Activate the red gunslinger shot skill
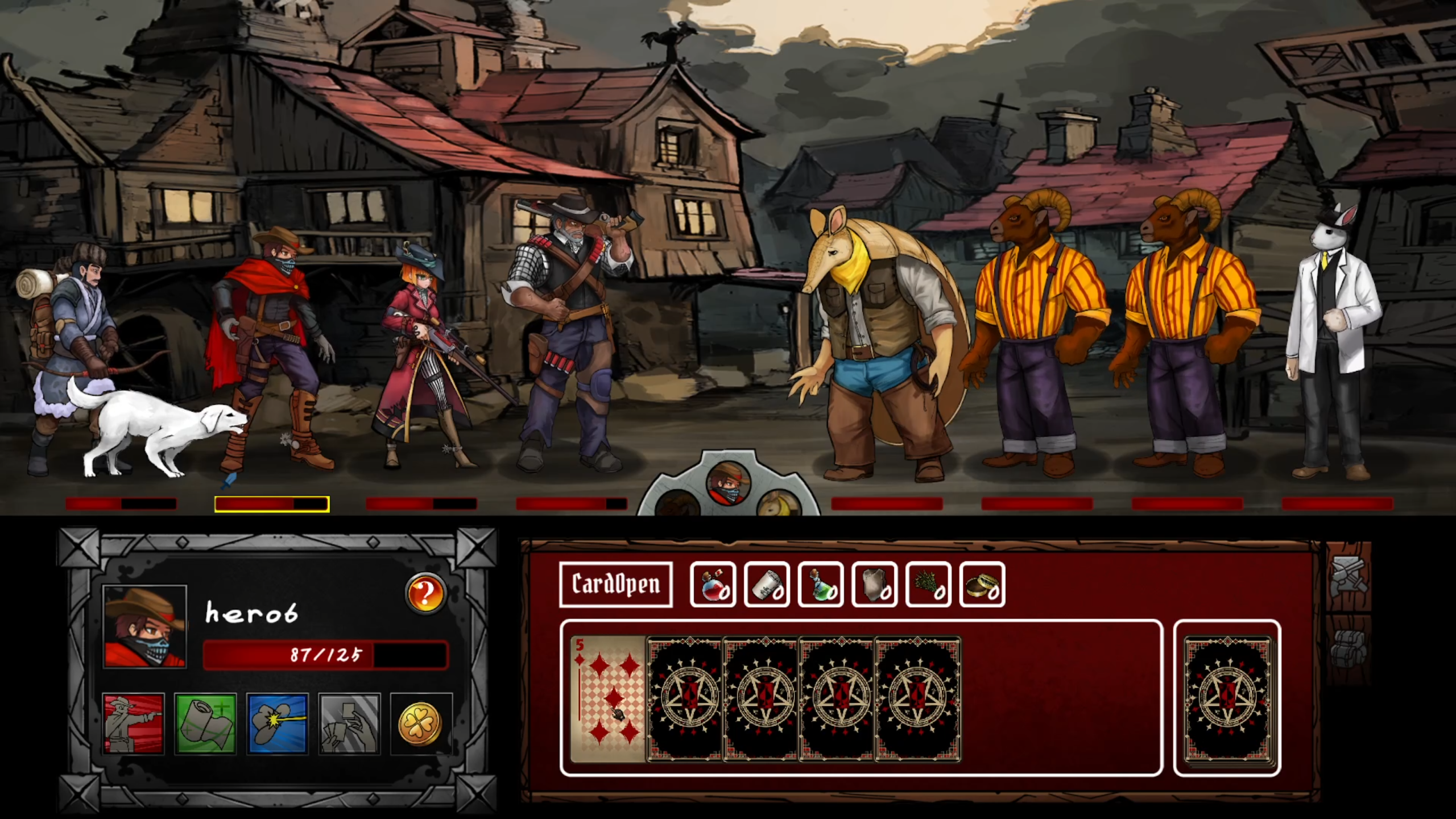The height and width of the screenshot is (819, 1456). pos(134,723)
